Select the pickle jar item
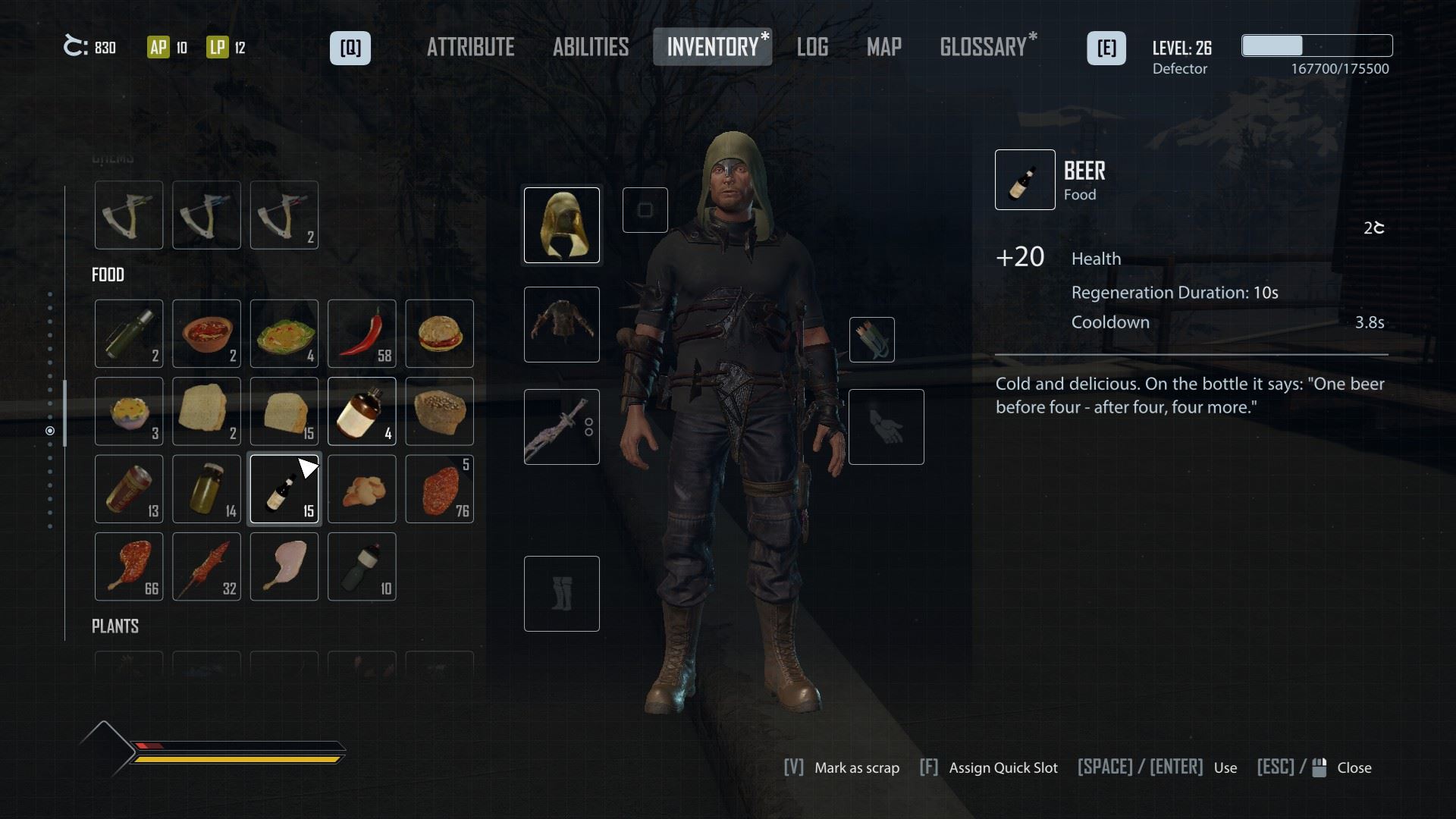Screen dimensions: 1456x819 206,489
